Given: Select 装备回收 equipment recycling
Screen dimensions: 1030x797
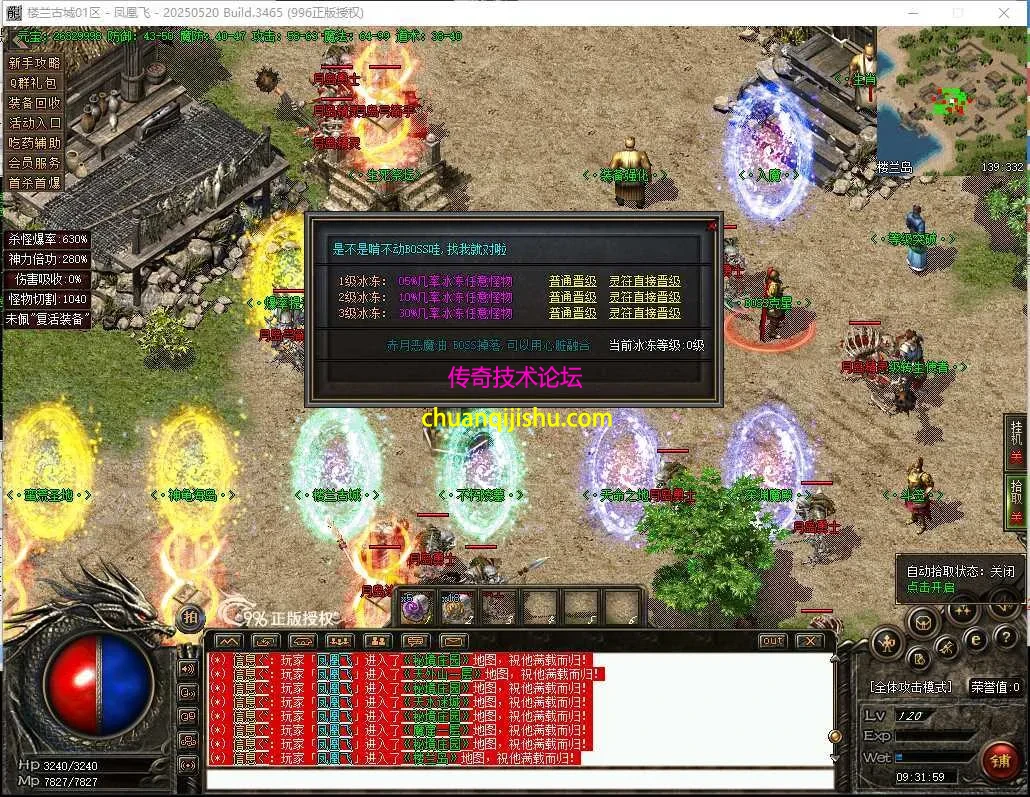Looking at the screenshot, I should [x=35, y=103].
